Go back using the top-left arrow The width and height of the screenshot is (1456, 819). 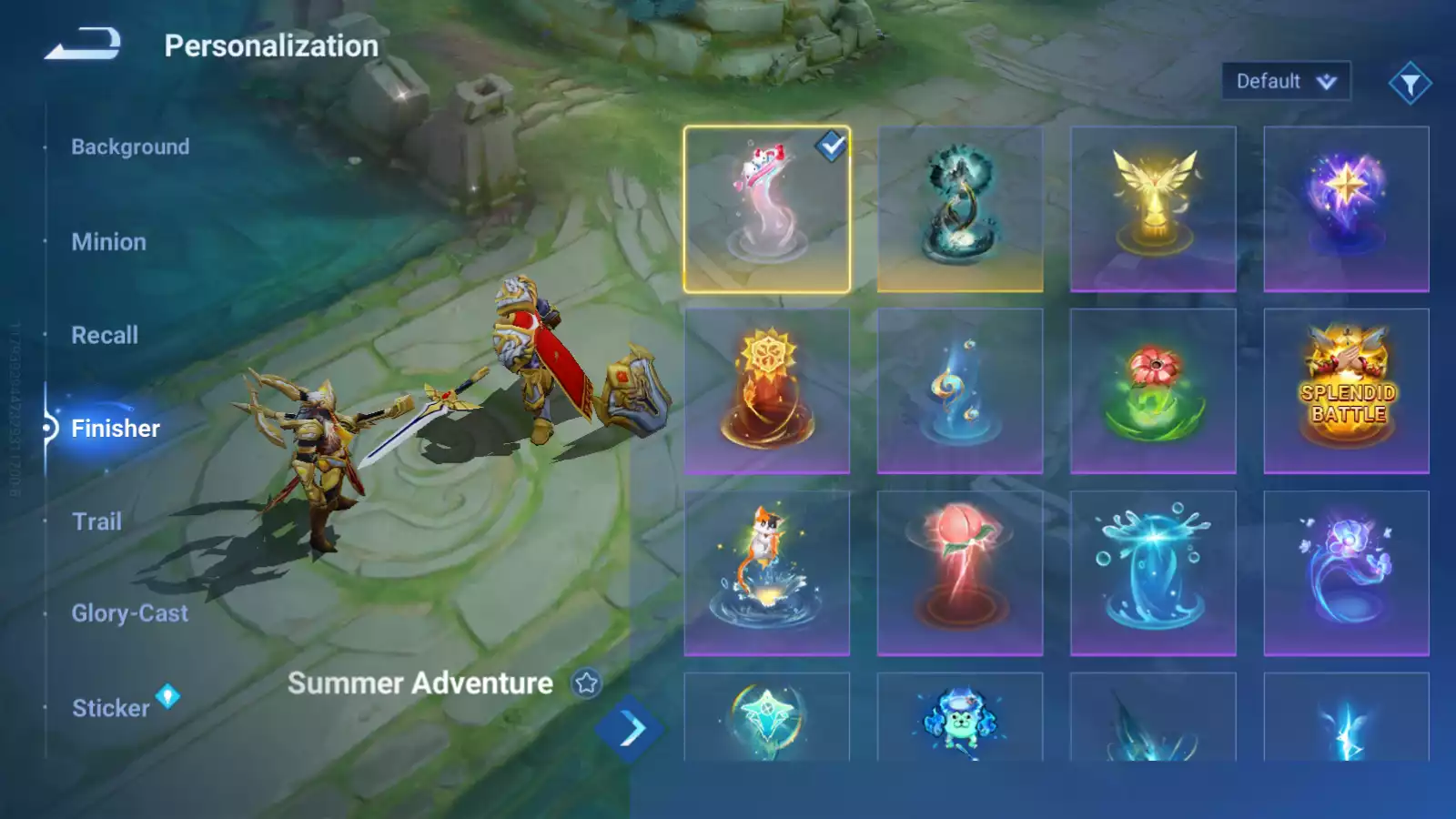pos(83,44)
